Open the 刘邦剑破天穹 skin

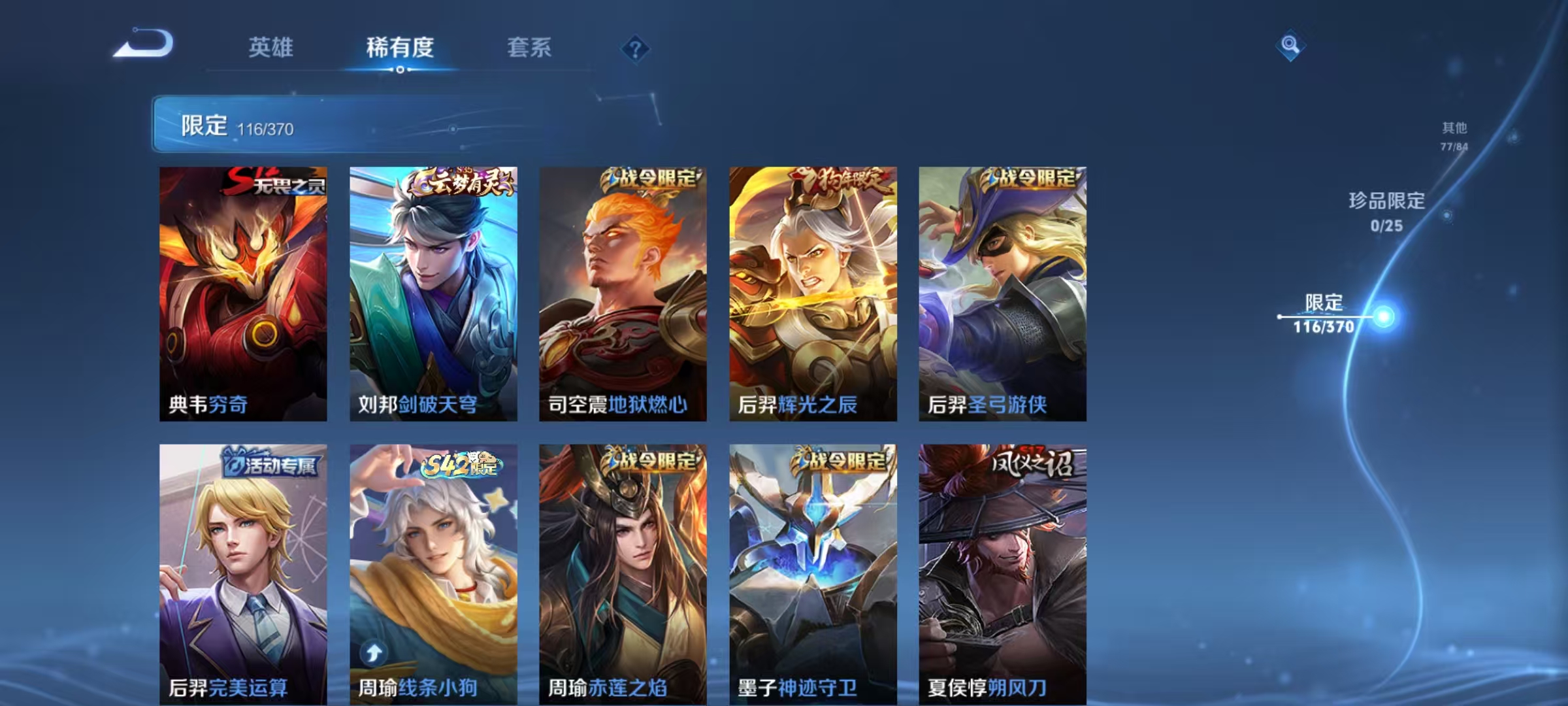[431, 294]
